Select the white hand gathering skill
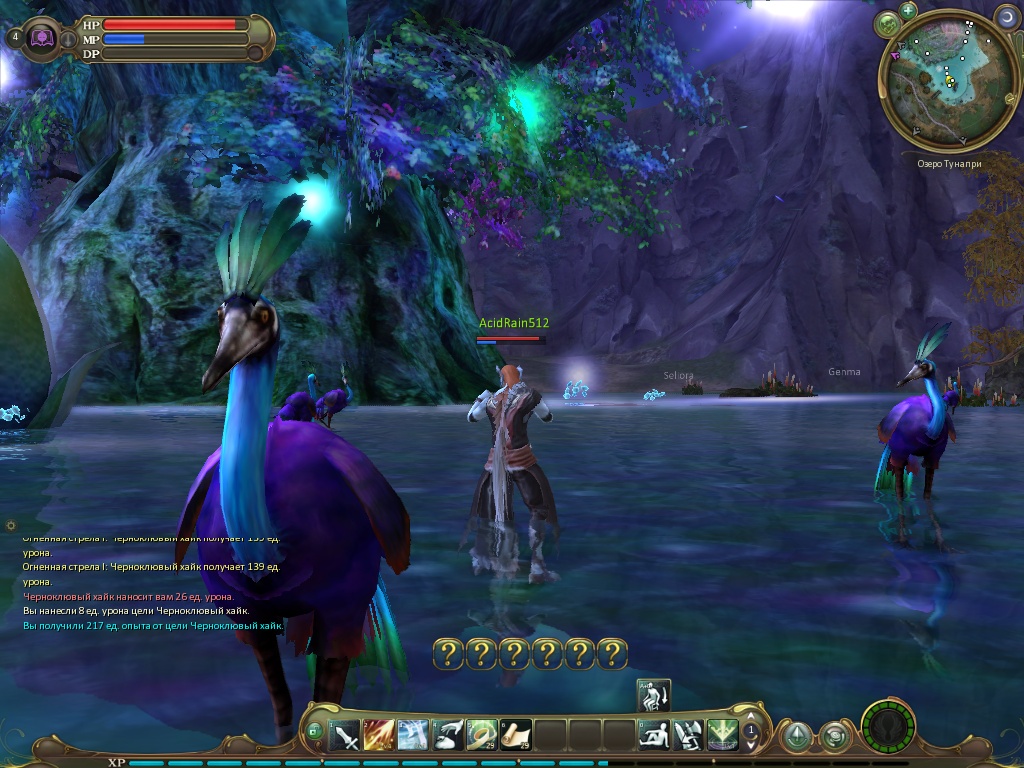This screenshot has width=1024, height=768. pyautogui.click(x=447, y=735)
